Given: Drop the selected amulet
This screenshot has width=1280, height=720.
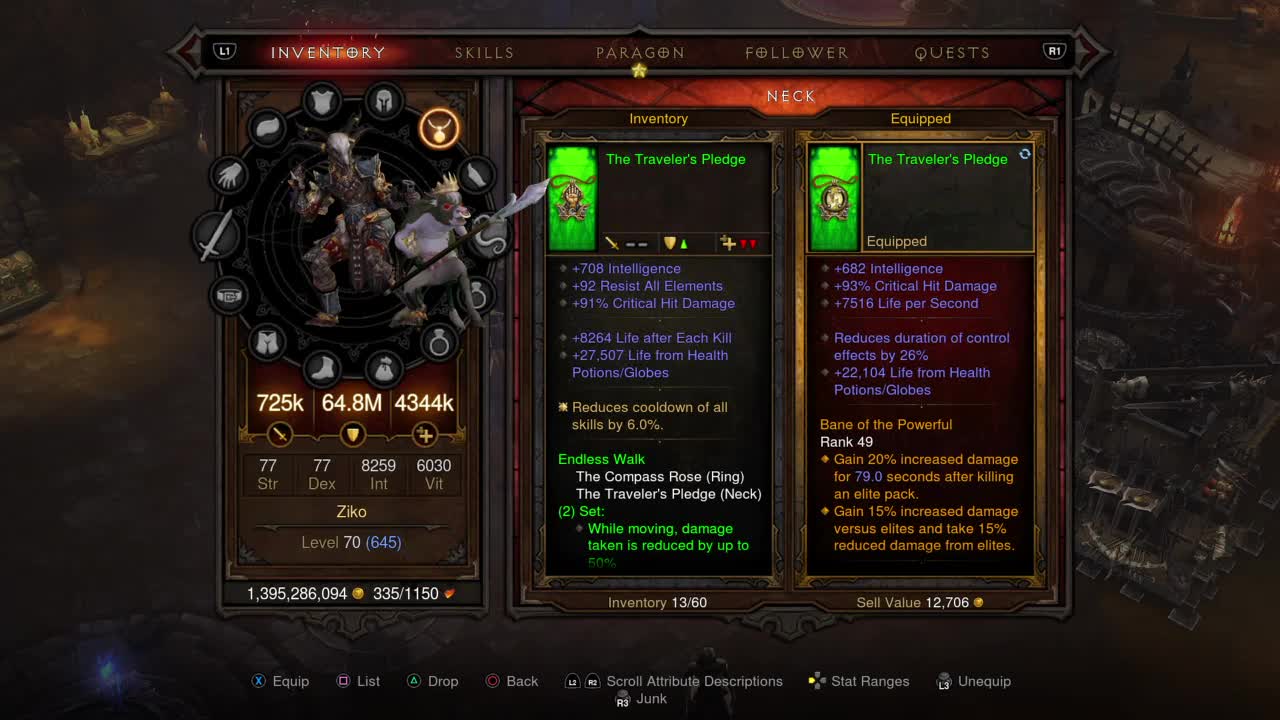Looking at the screenshot, I should coord(434,681).
